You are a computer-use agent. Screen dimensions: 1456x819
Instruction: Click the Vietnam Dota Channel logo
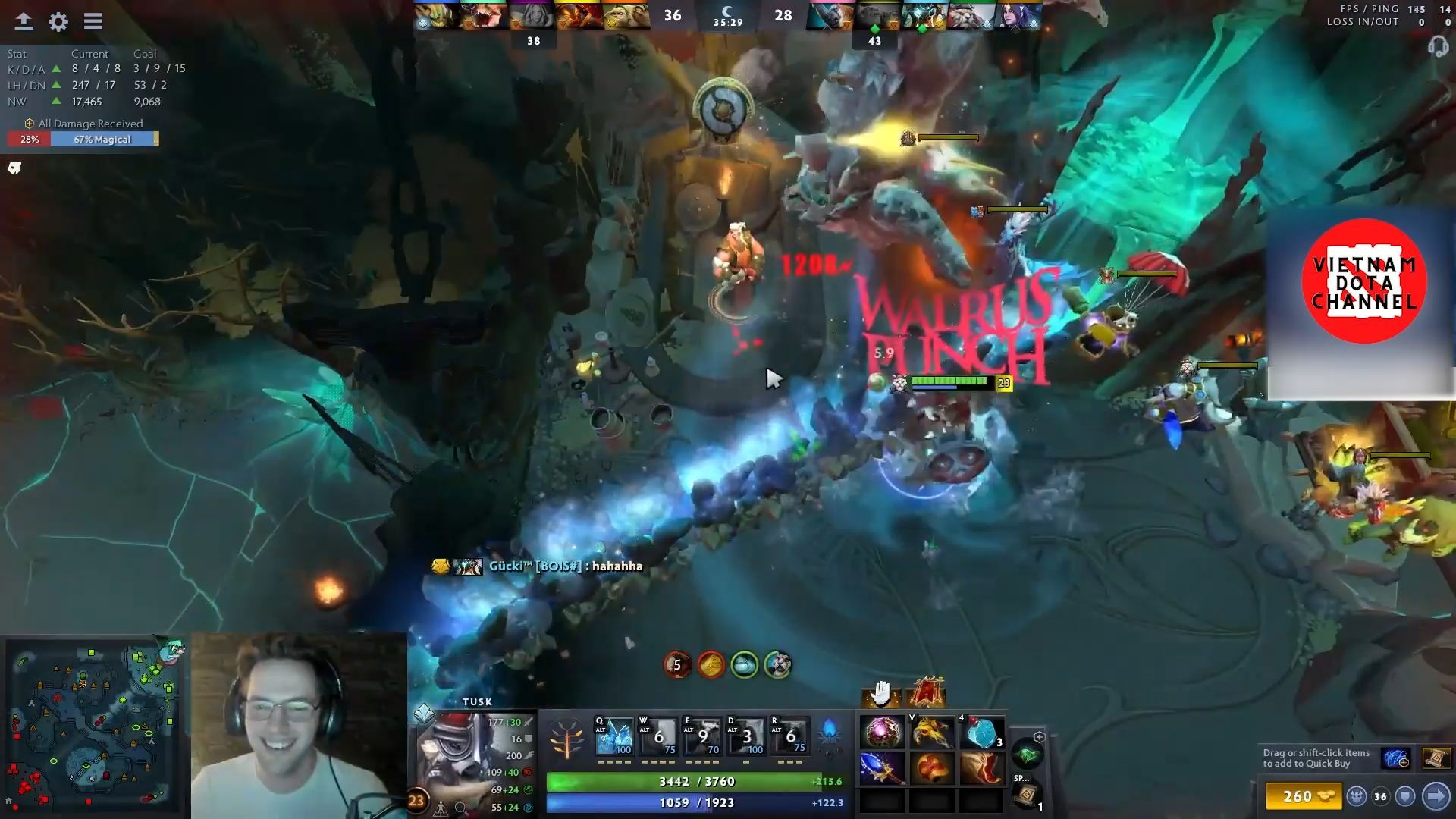point(1363,281)
